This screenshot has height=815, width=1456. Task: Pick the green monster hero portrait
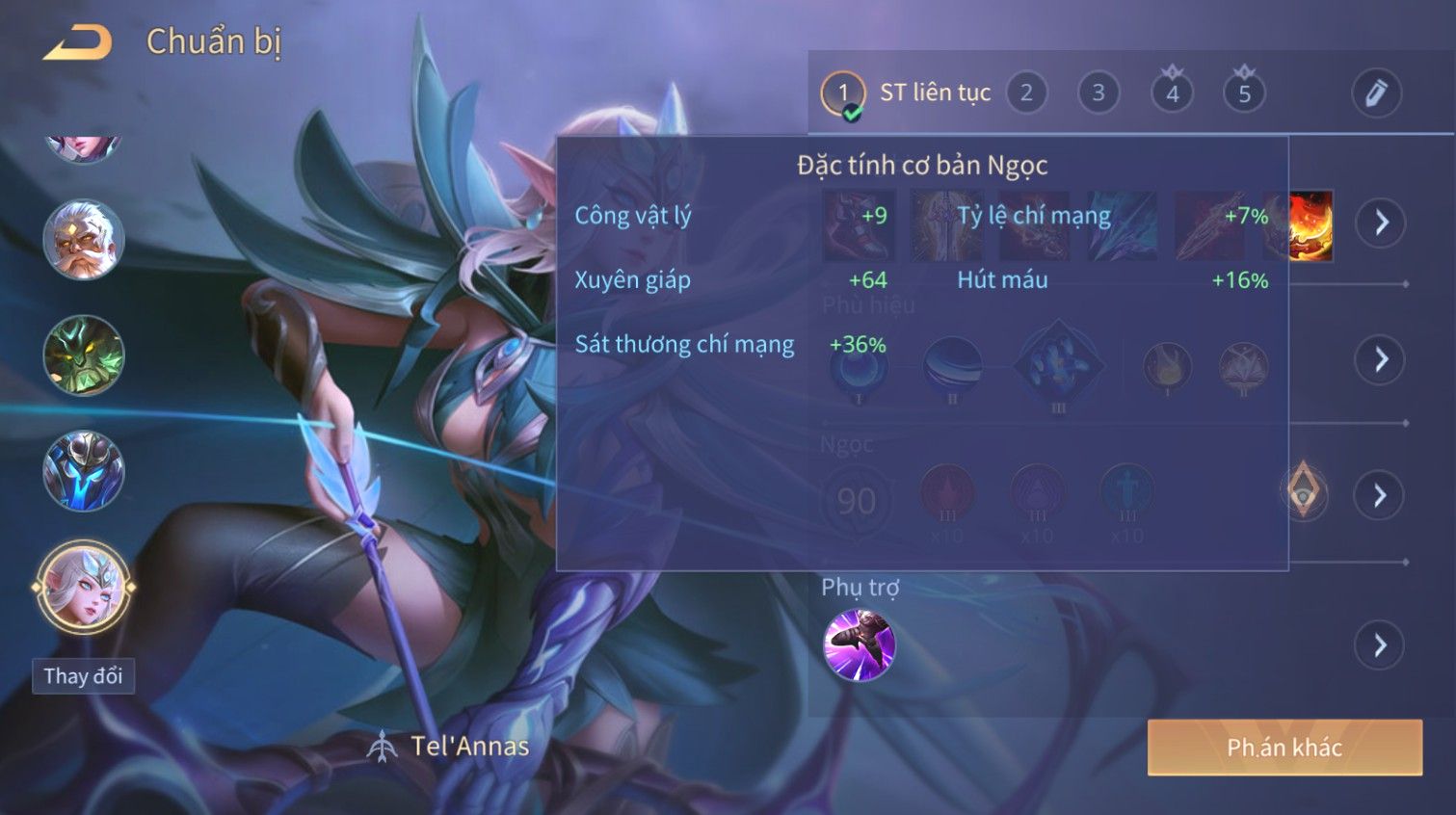pos(84,355)
